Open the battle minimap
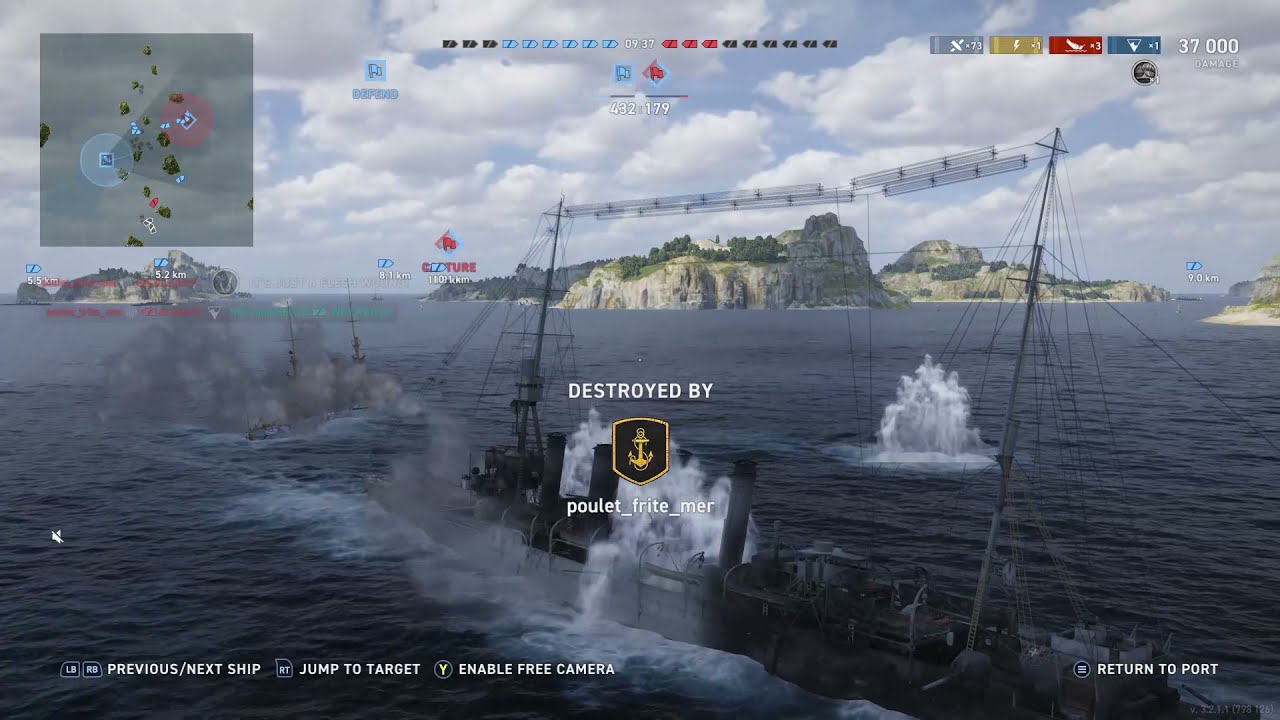 coord(146,140)
